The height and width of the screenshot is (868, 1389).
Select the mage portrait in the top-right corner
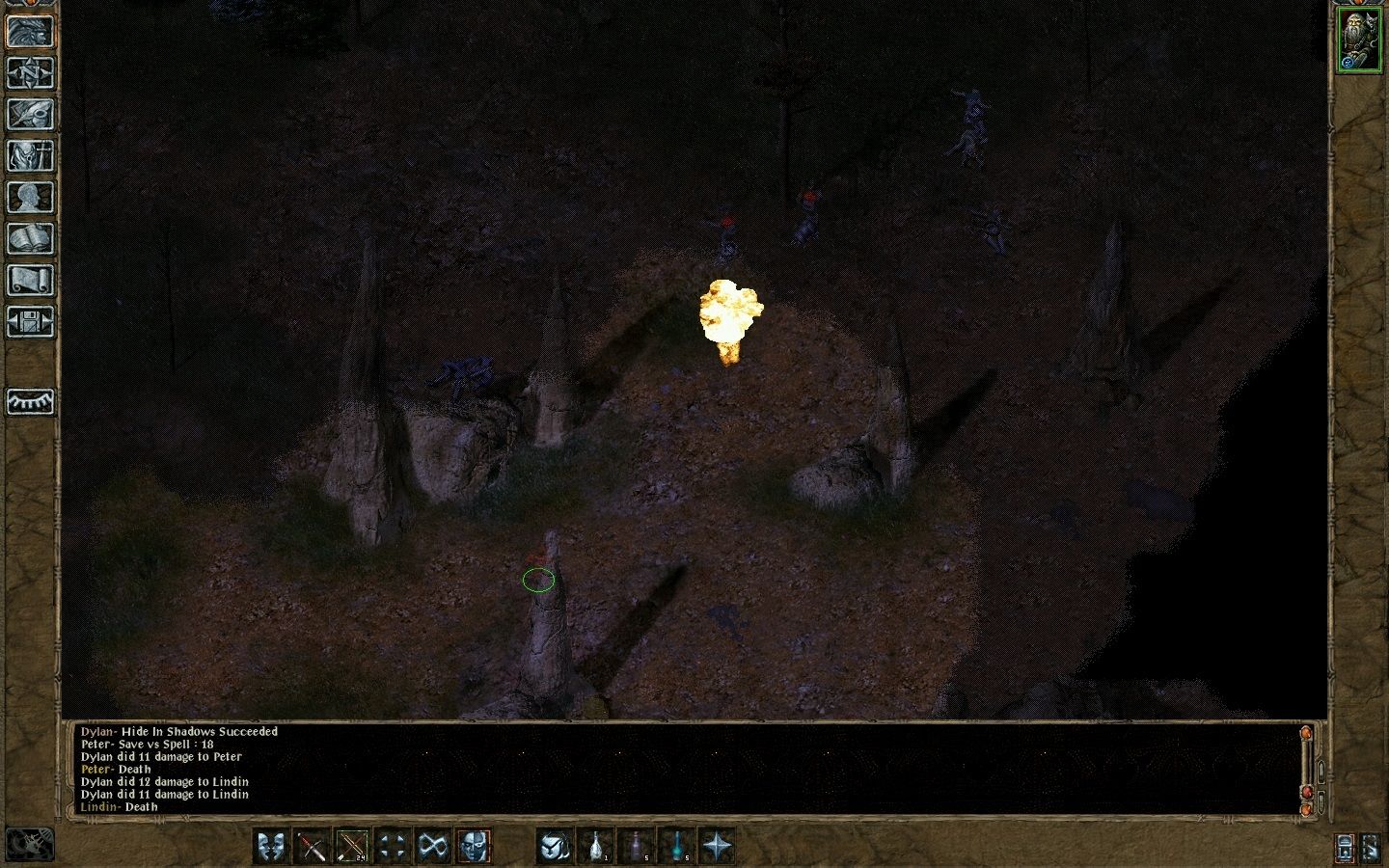point(1358,39)
